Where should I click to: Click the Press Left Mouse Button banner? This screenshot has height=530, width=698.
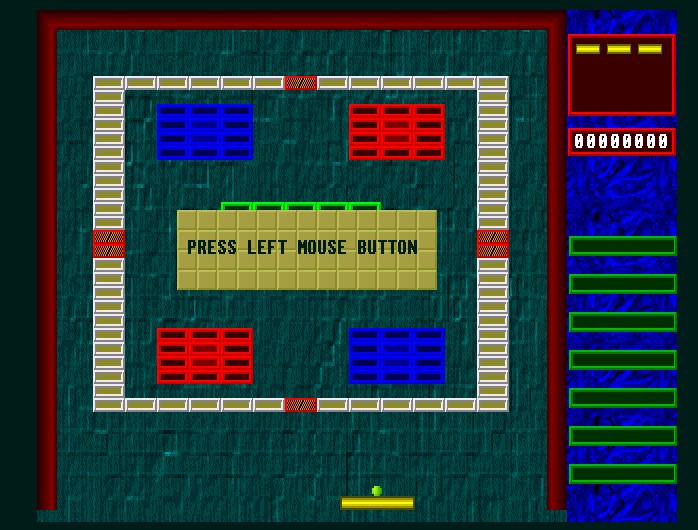tap(306, 249)
